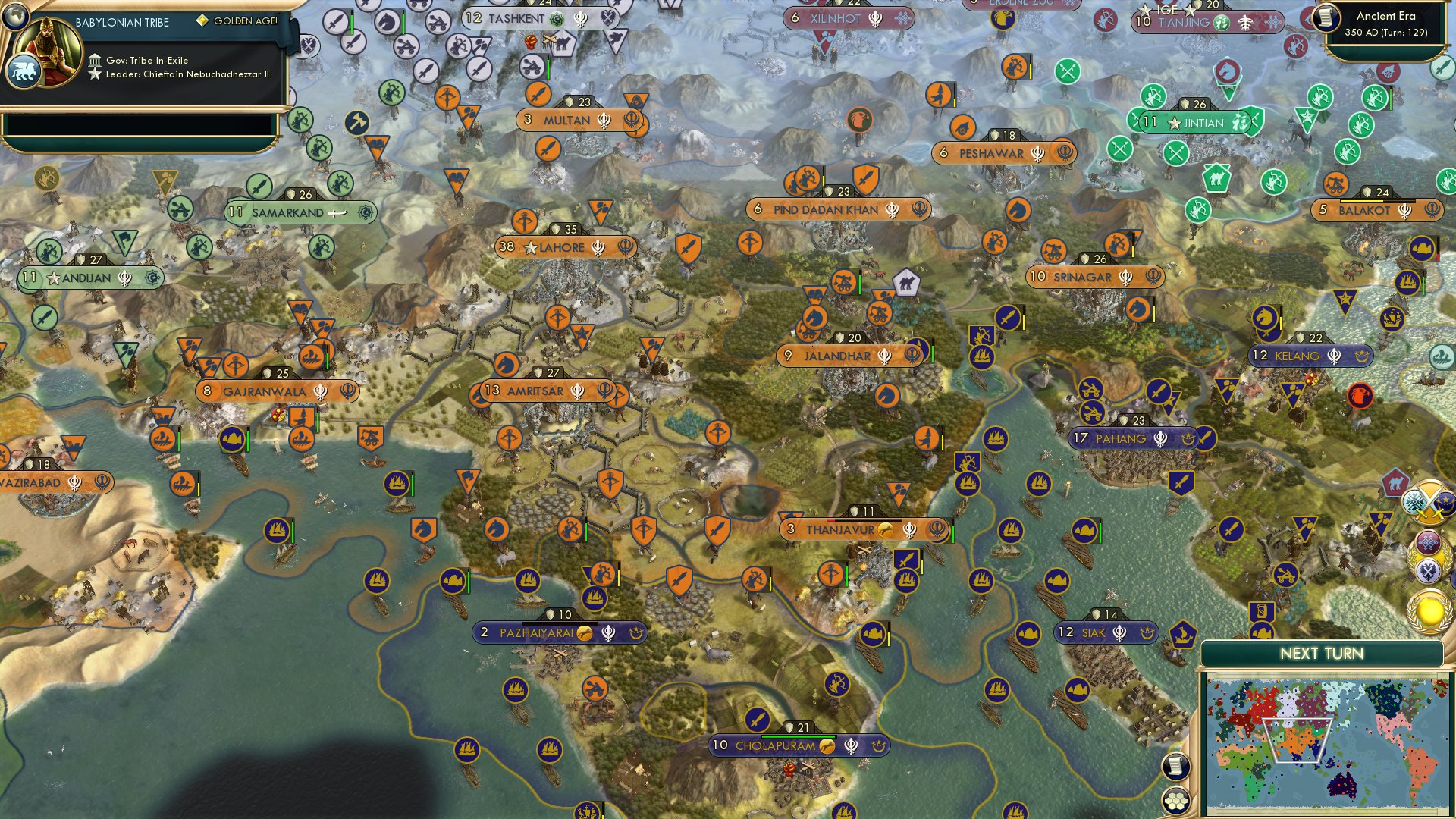The height and width of the screenshot is (819, 1456).
Task: Select the Sikh religion icon on Srinagar's banner
Action: pyautogui.click(x=1125, y=278)
